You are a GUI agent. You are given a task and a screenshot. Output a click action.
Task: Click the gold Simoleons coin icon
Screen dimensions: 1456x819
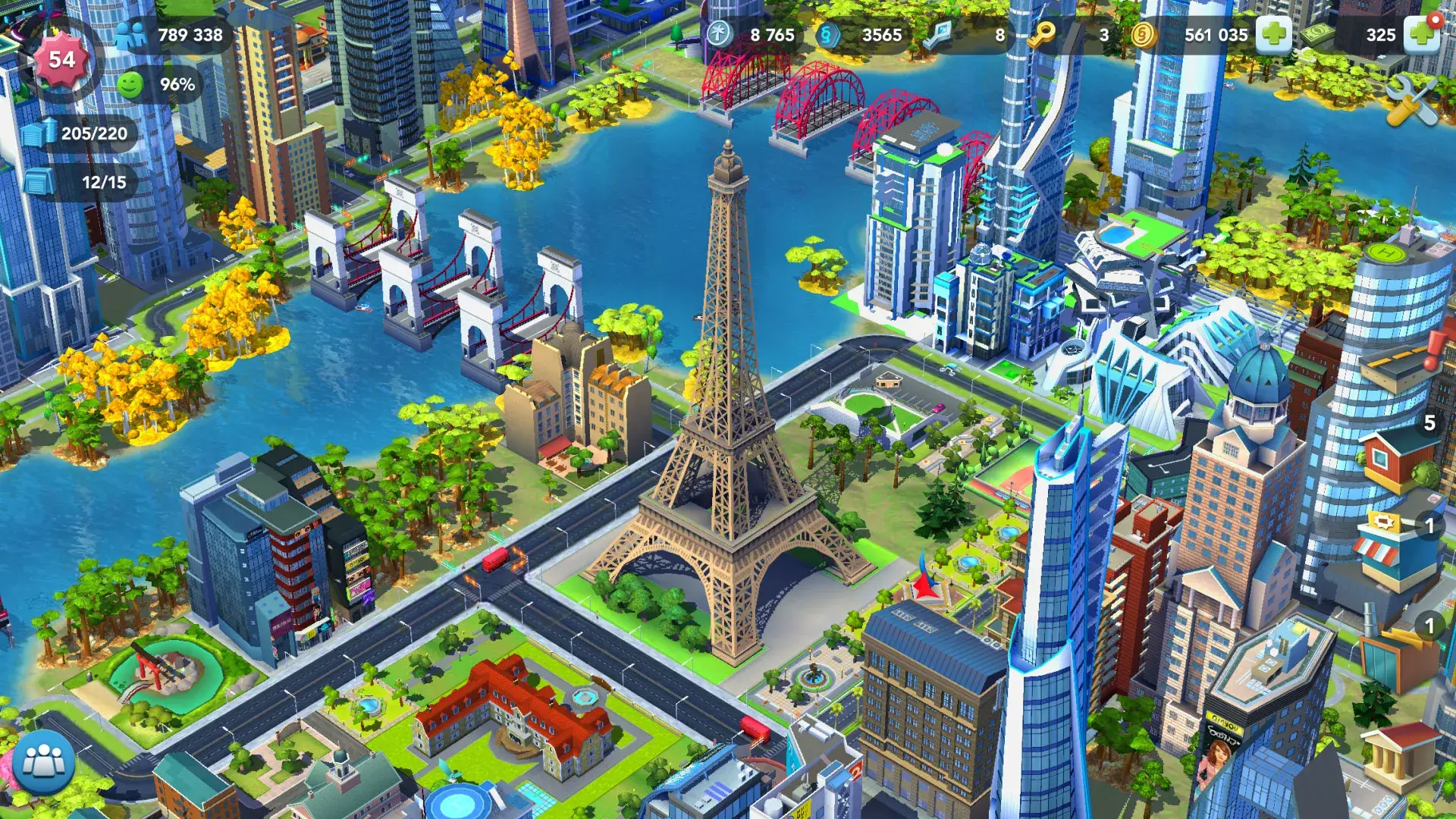tap(1144, 34)
